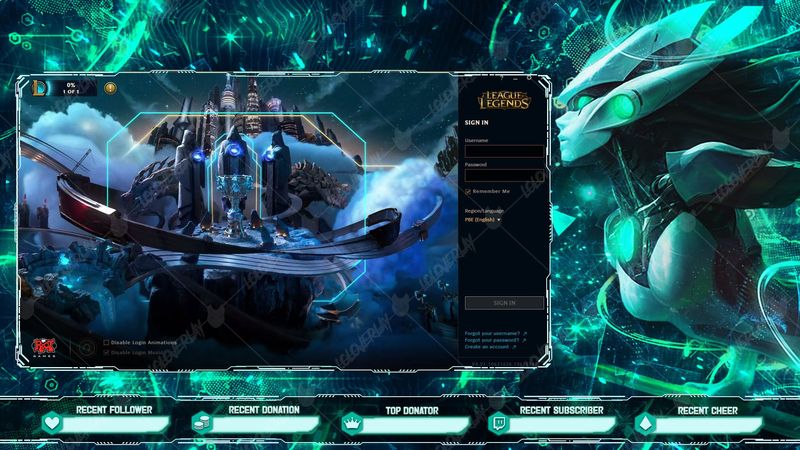Click the Sign In button
Image resolution: width=800 pixels, height=450 pixels.
click(504, 302)
